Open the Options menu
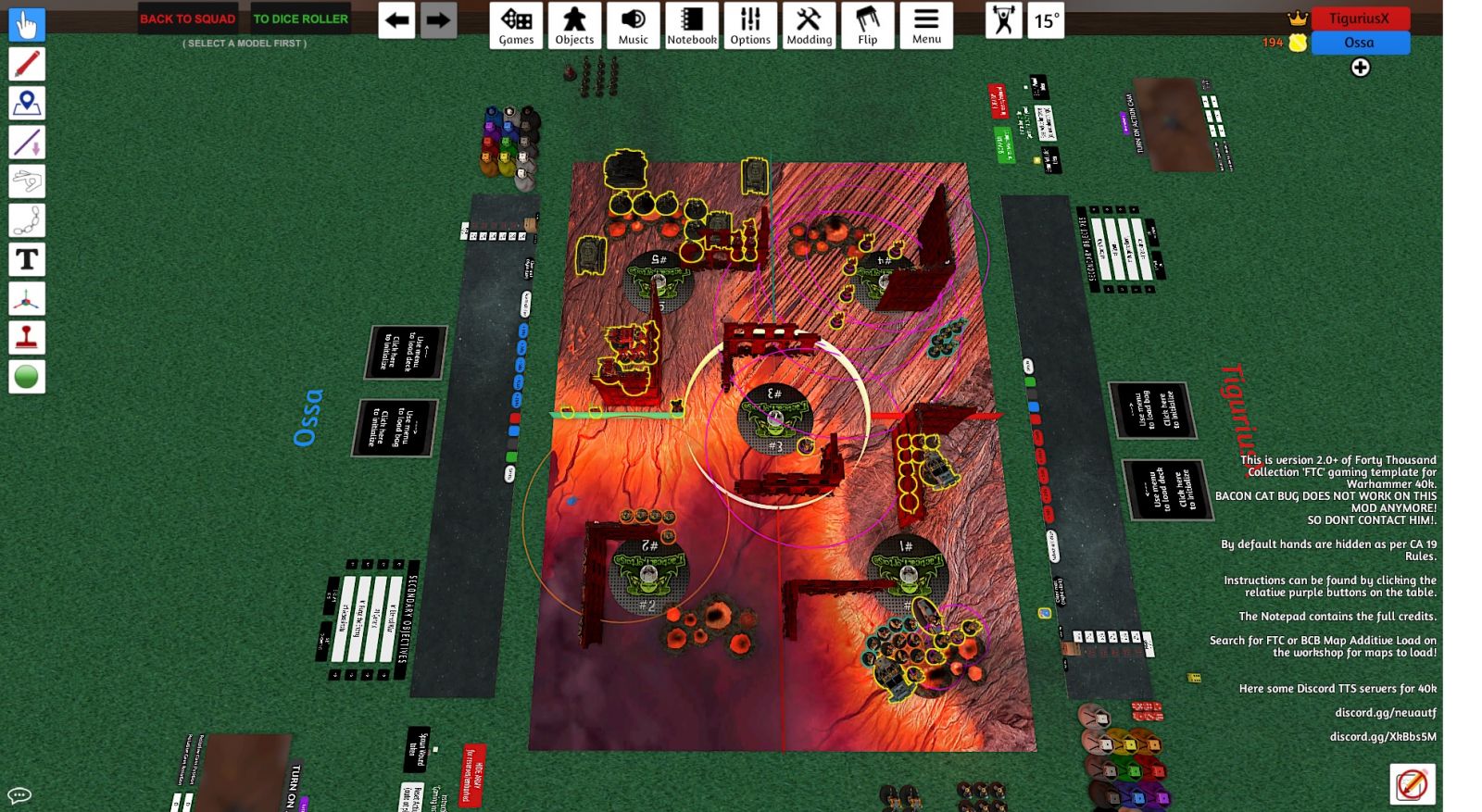The height and width of the screenshot is (812, 1482). click(x=750, y=25)
